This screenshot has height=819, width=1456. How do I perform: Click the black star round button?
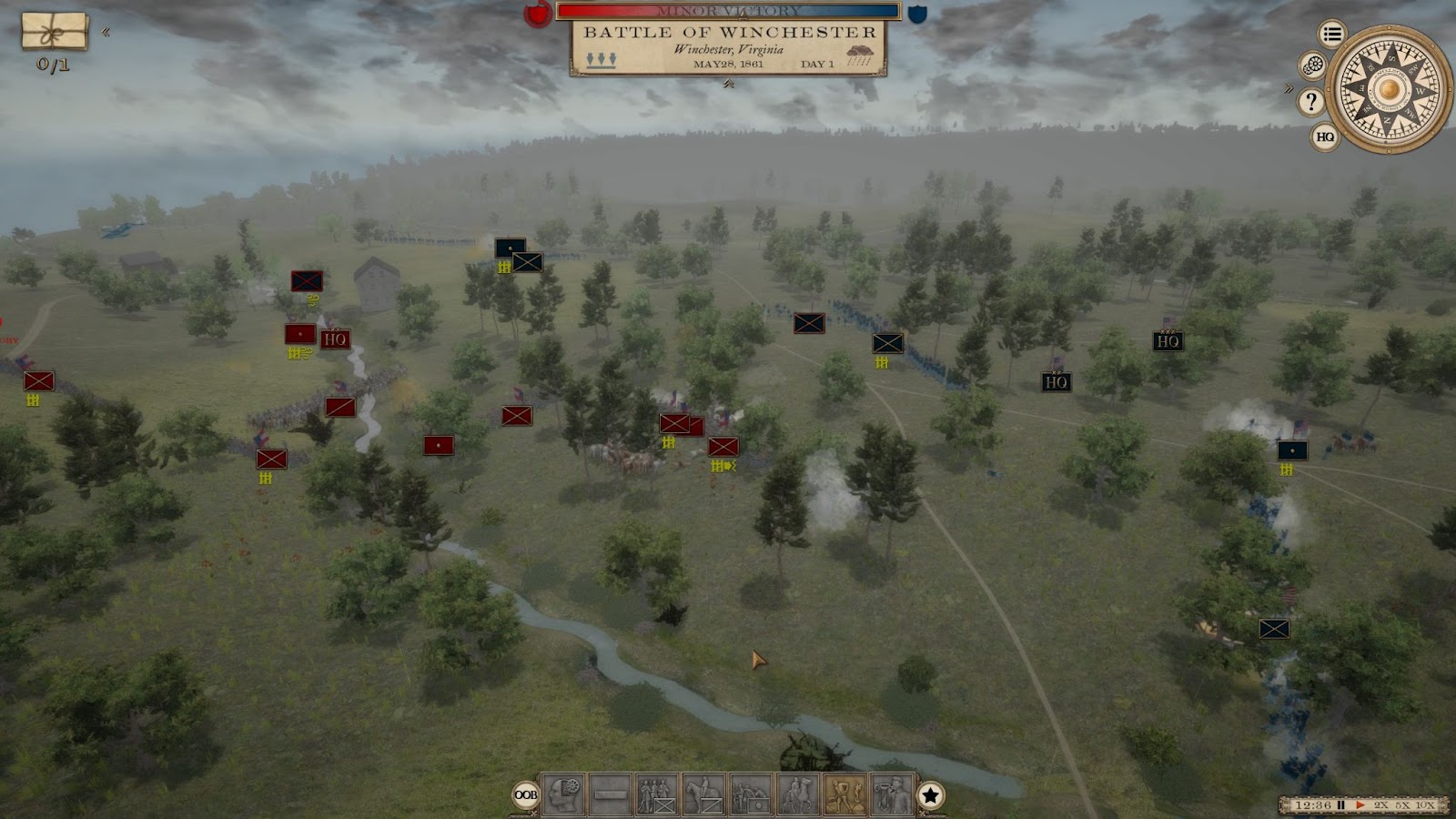coord(930,795)
